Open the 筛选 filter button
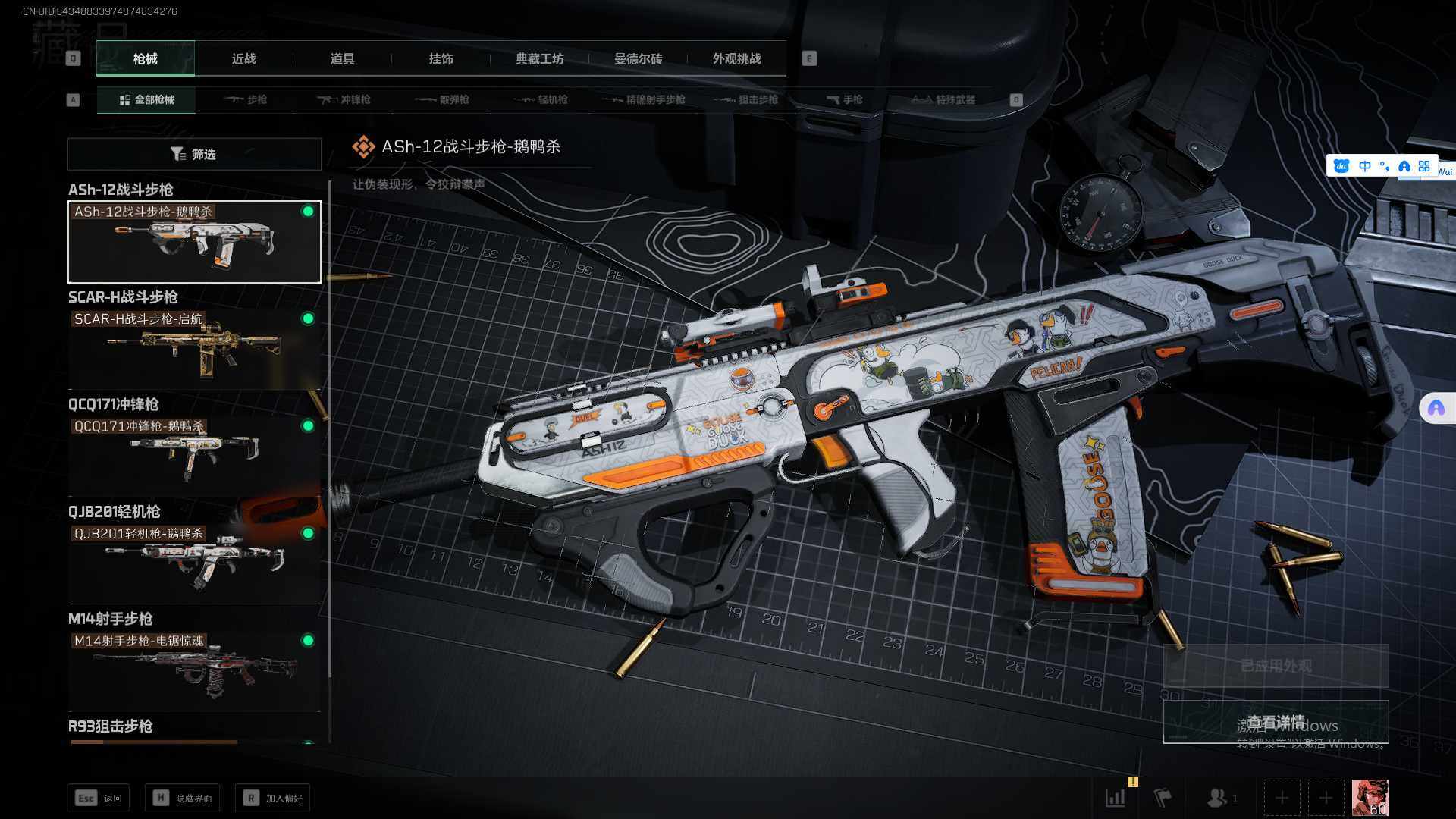The width and height of the screenshot is (1456, 819). click(194, 154)
